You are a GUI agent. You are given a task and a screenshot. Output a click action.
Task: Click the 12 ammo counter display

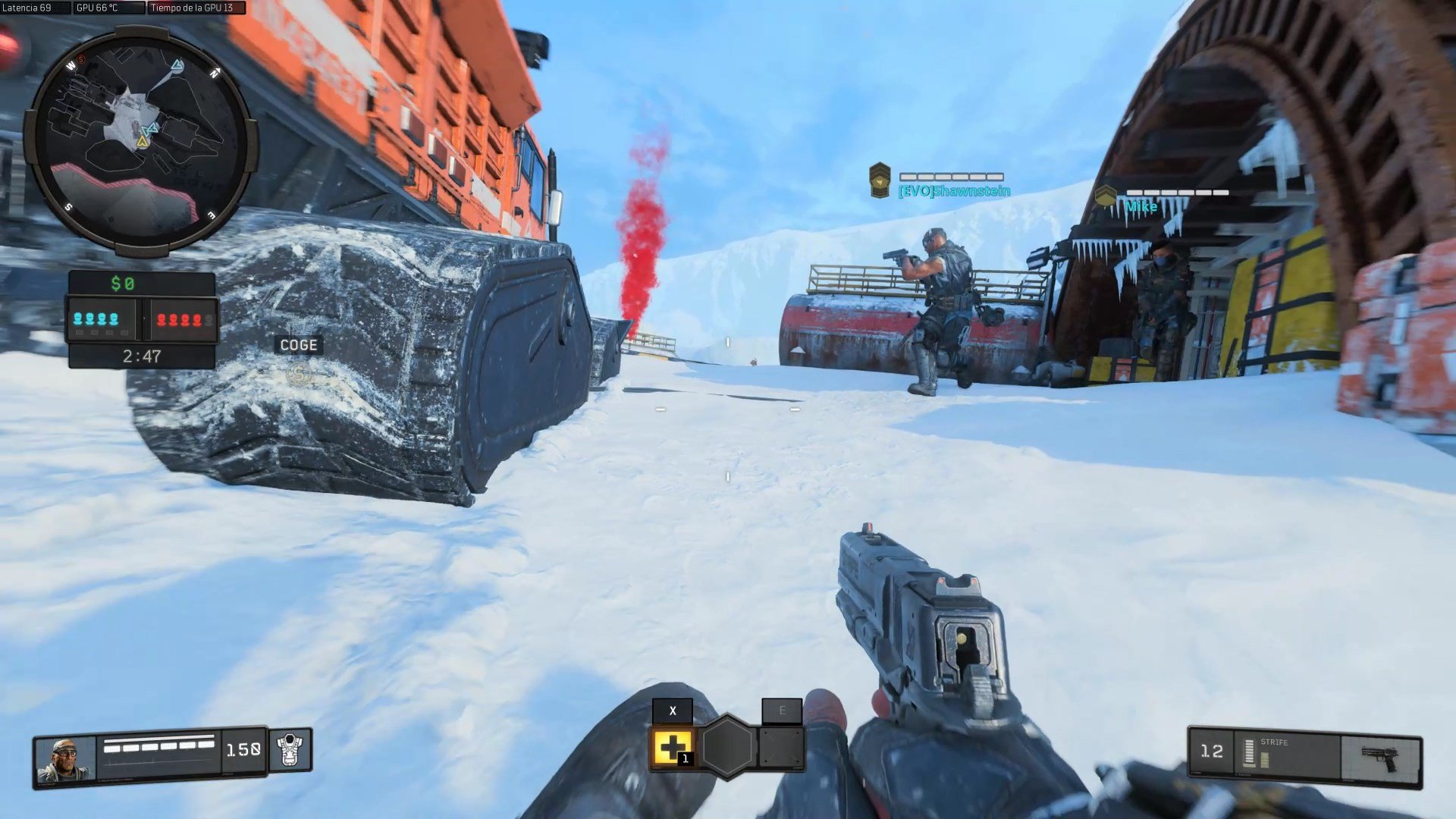pyautogui.click(x=1214, y=751)
